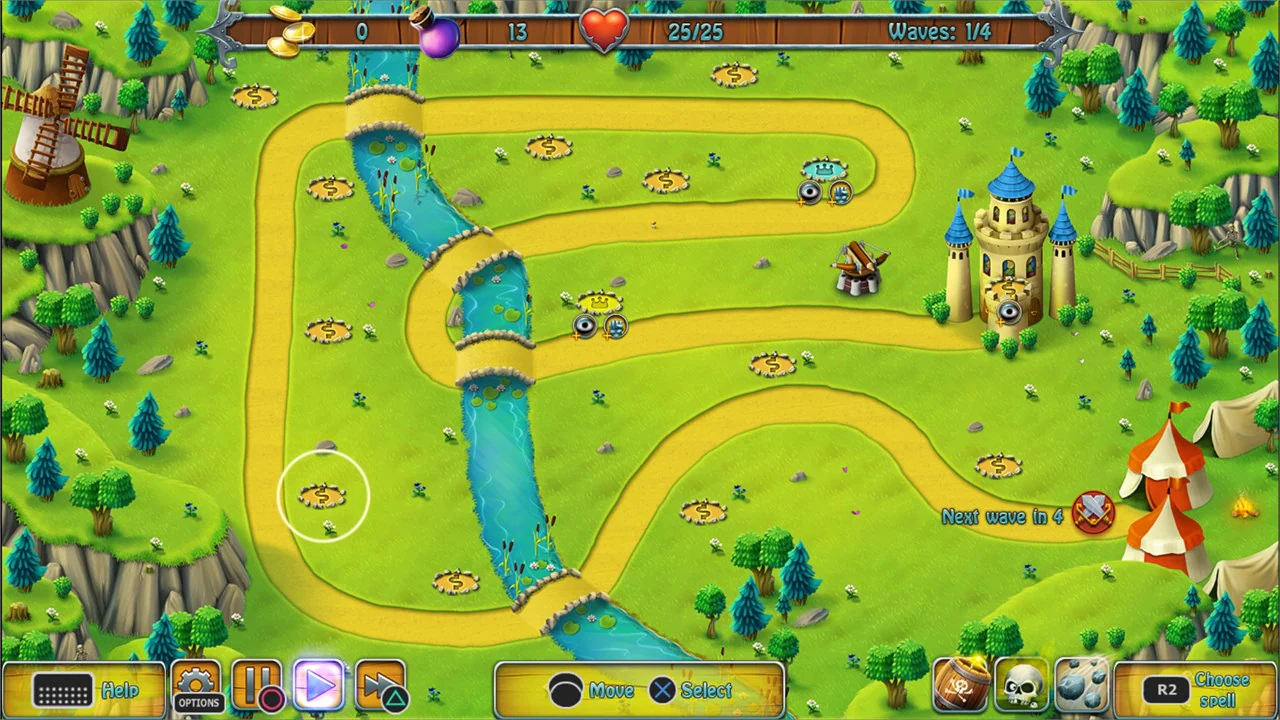The width and height of the screenshot is (1280, 720).
Task: Resume play using the glowing play button
Action: (319, 686)
